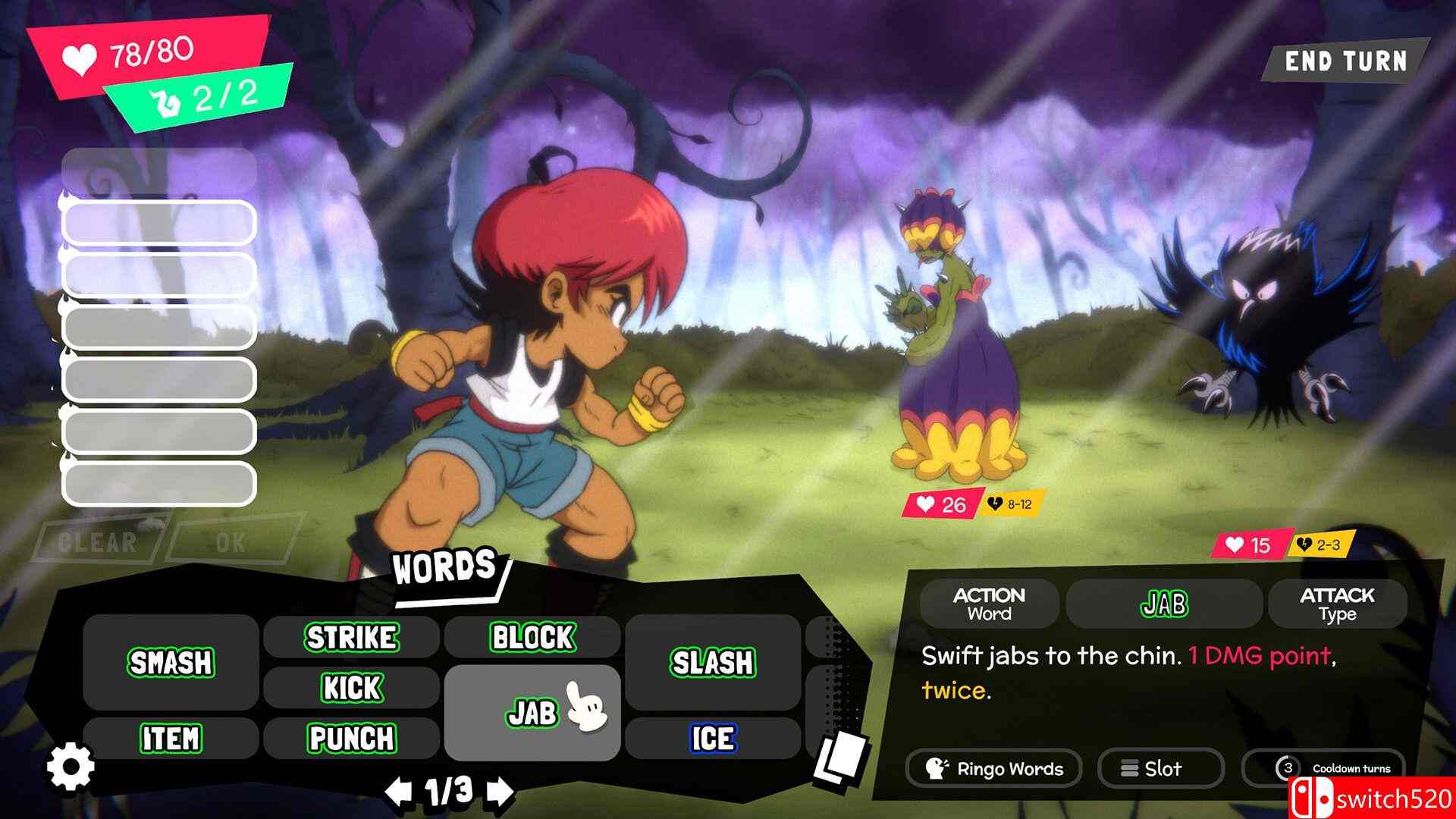The width and height of the screenshot is (1456, 819).
Task: End the current turn
Action: (x=1345, y=61)
